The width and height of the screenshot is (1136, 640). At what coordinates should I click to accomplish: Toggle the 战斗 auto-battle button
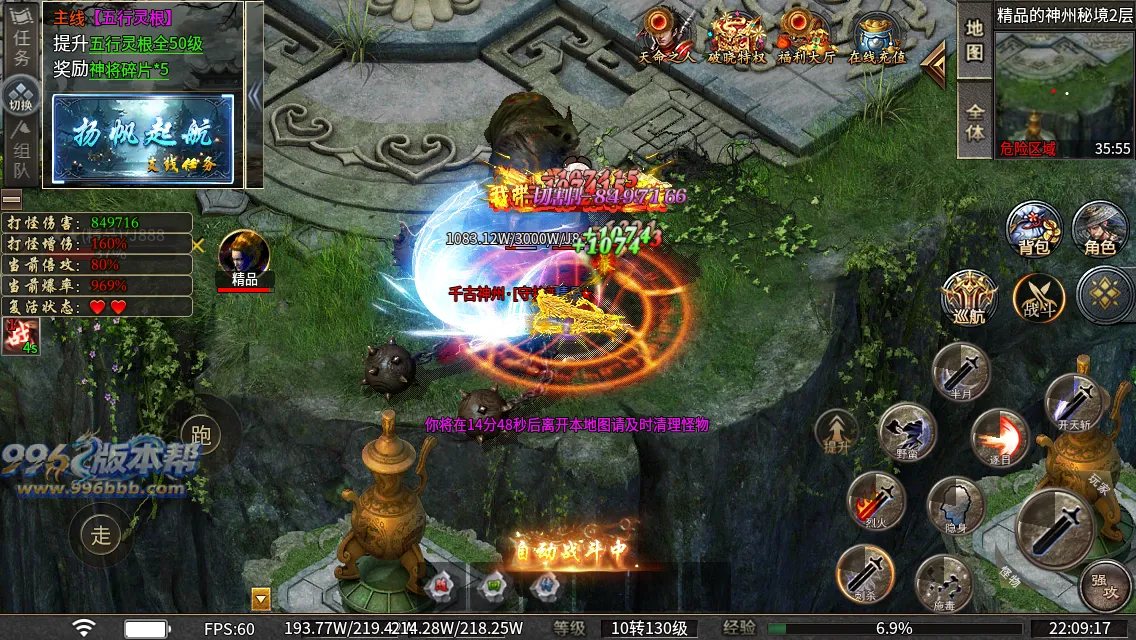point(1038,298)
